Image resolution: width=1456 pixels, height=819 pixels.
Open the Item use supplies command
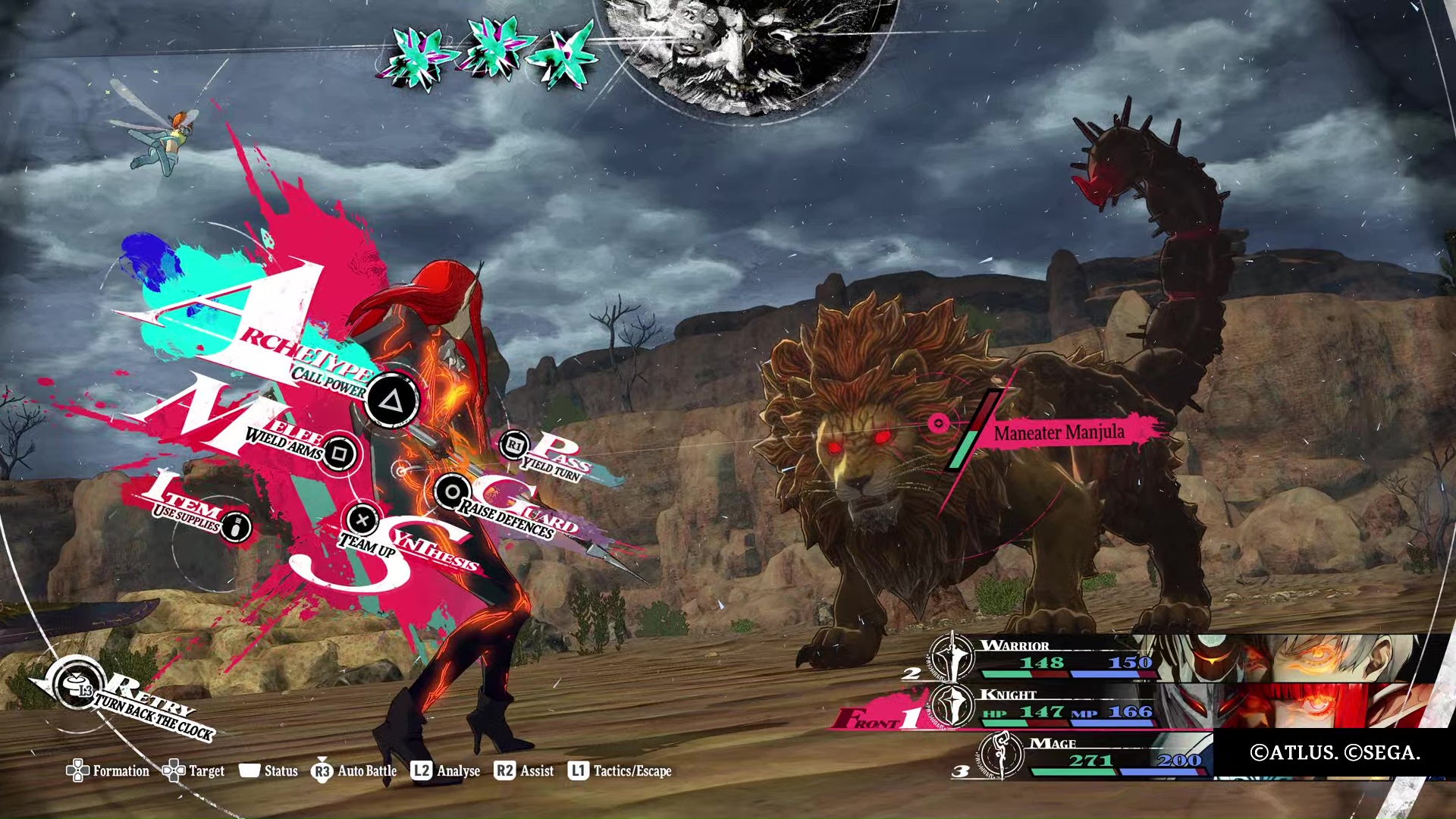coord(237,526)
